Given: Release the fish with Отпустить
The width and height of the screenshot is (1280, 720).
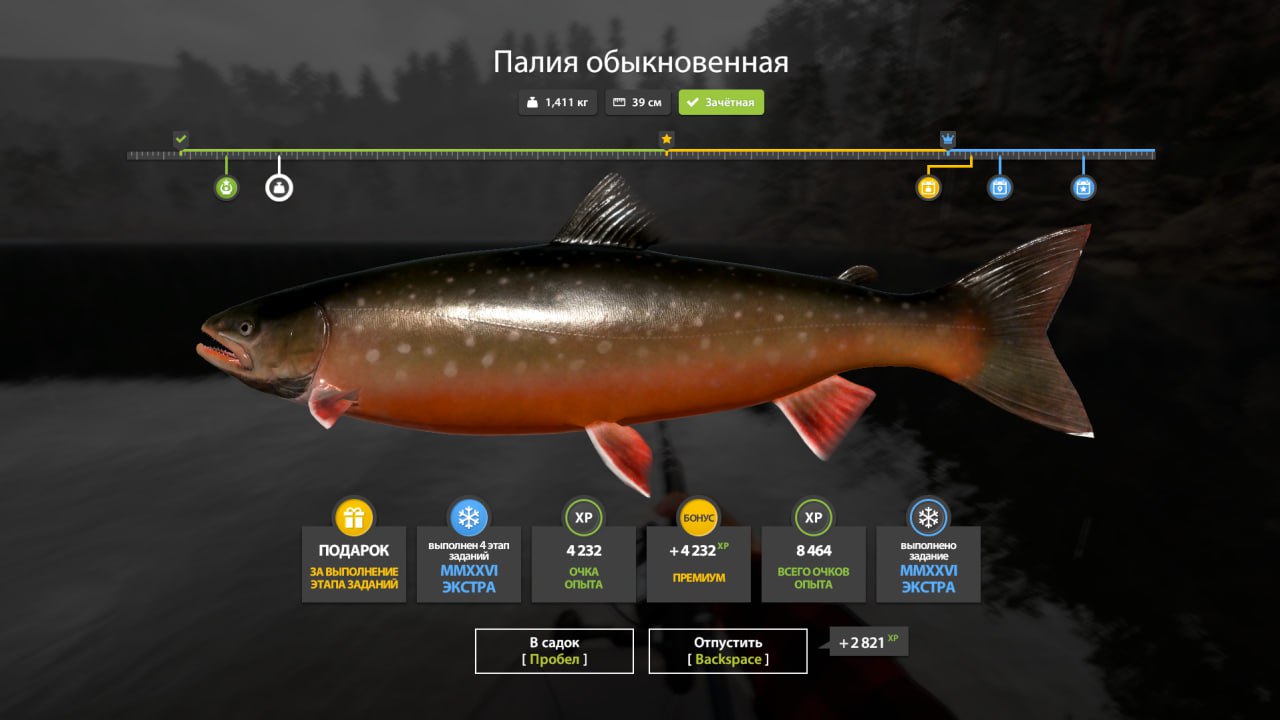Looking at the screenshot, I should click(x=727, y=650).
